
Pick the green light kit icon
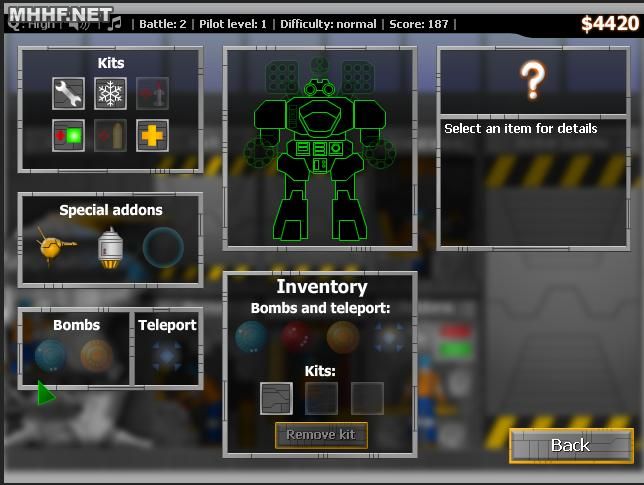coord(68,135)
